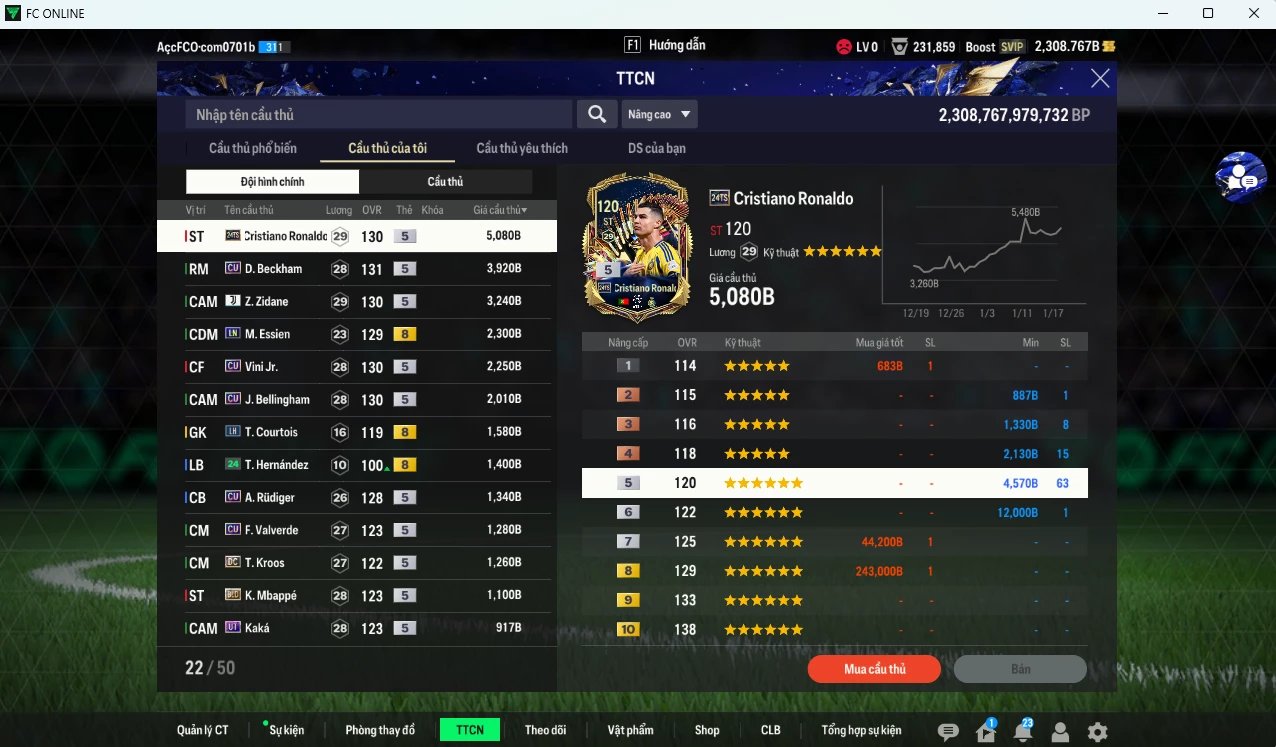Sort list by Giá cầu thủ column

pos(500,210)
